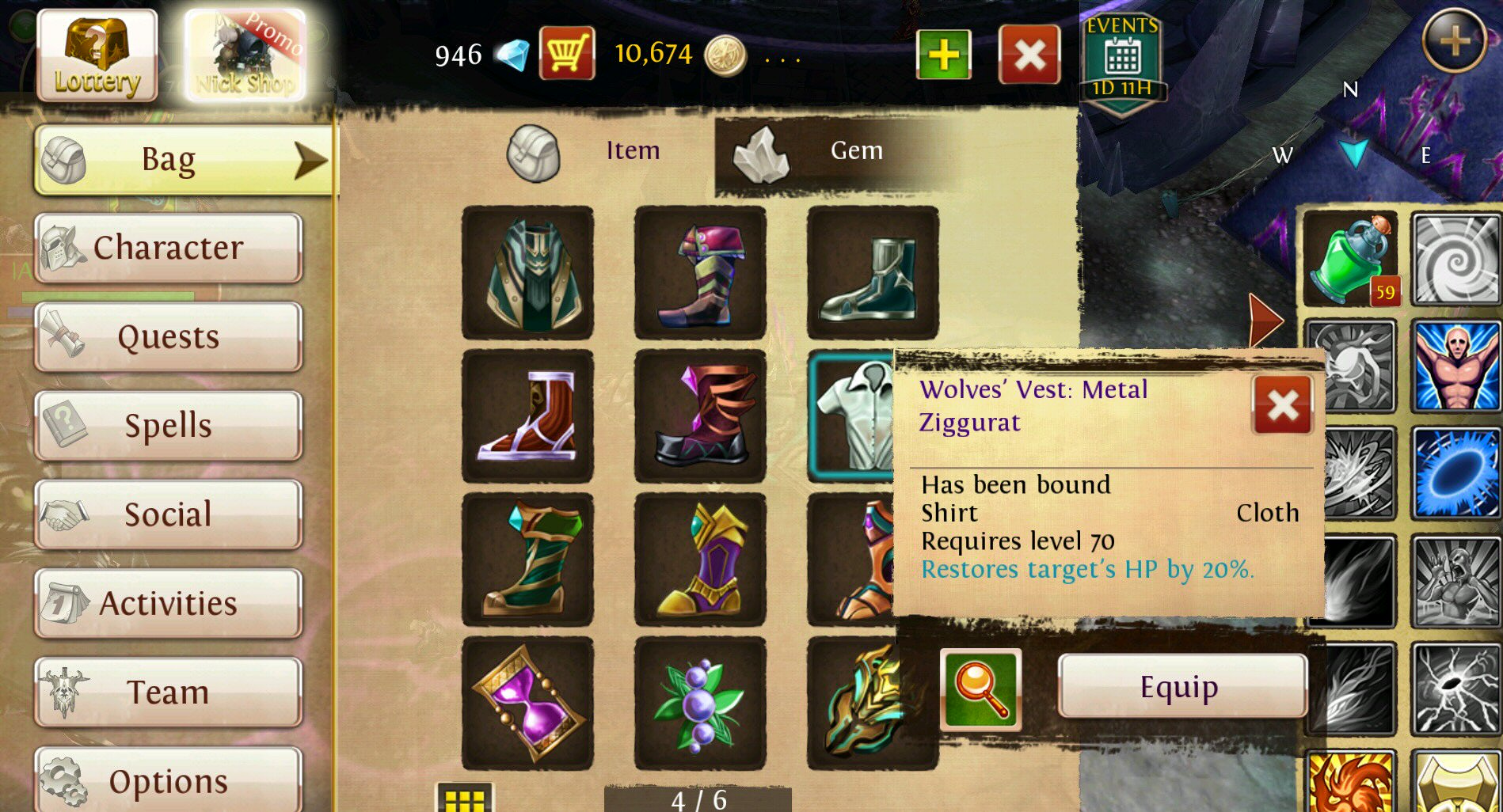The height and width of the screenshot is (812, 1503).
Task: Open the Social menu
Action: click(x=168, y=514)
